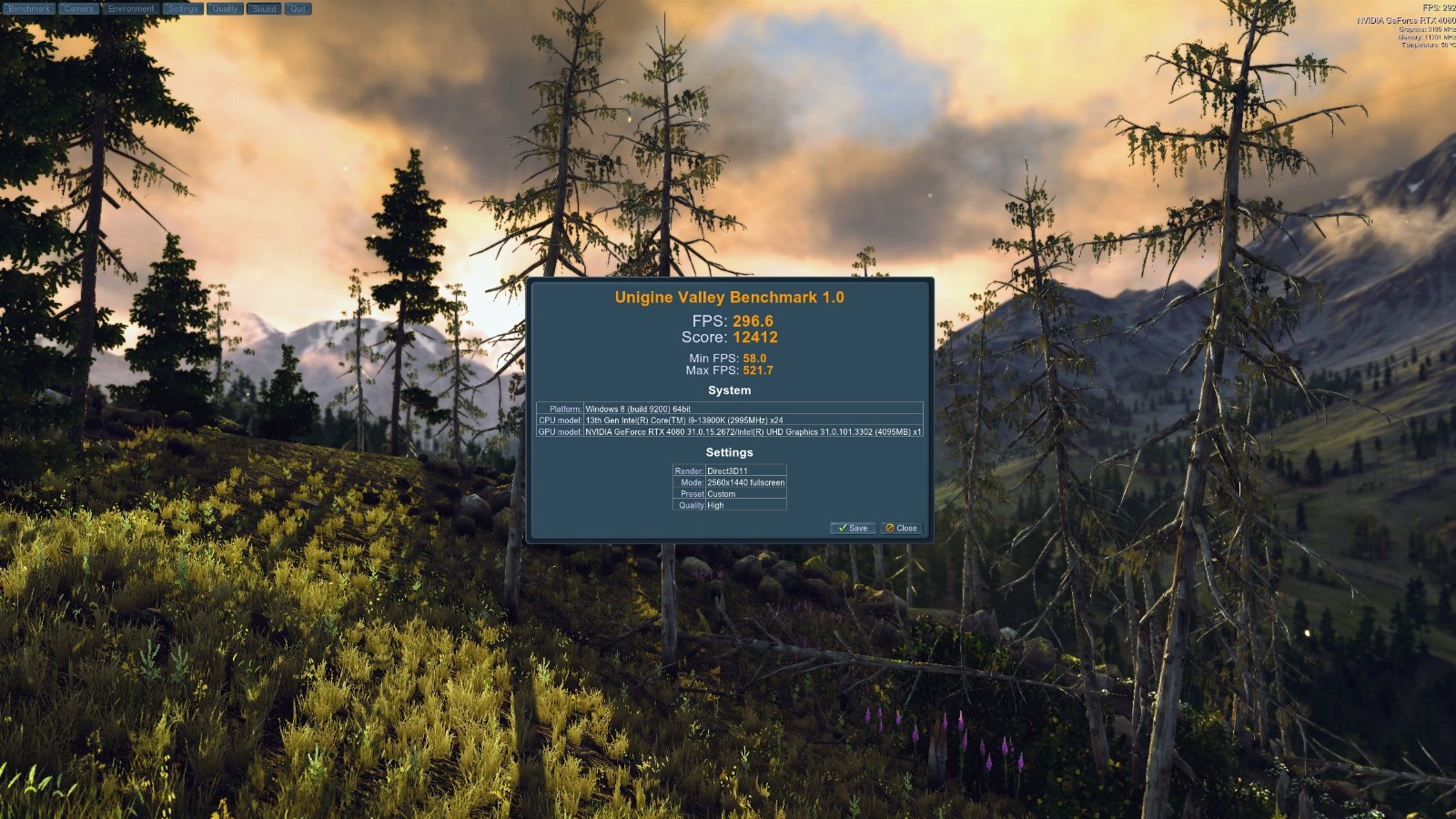Open the Settings menu
Image resolution: width=1456 pixels, height=819 pixels.
(183, 9)
